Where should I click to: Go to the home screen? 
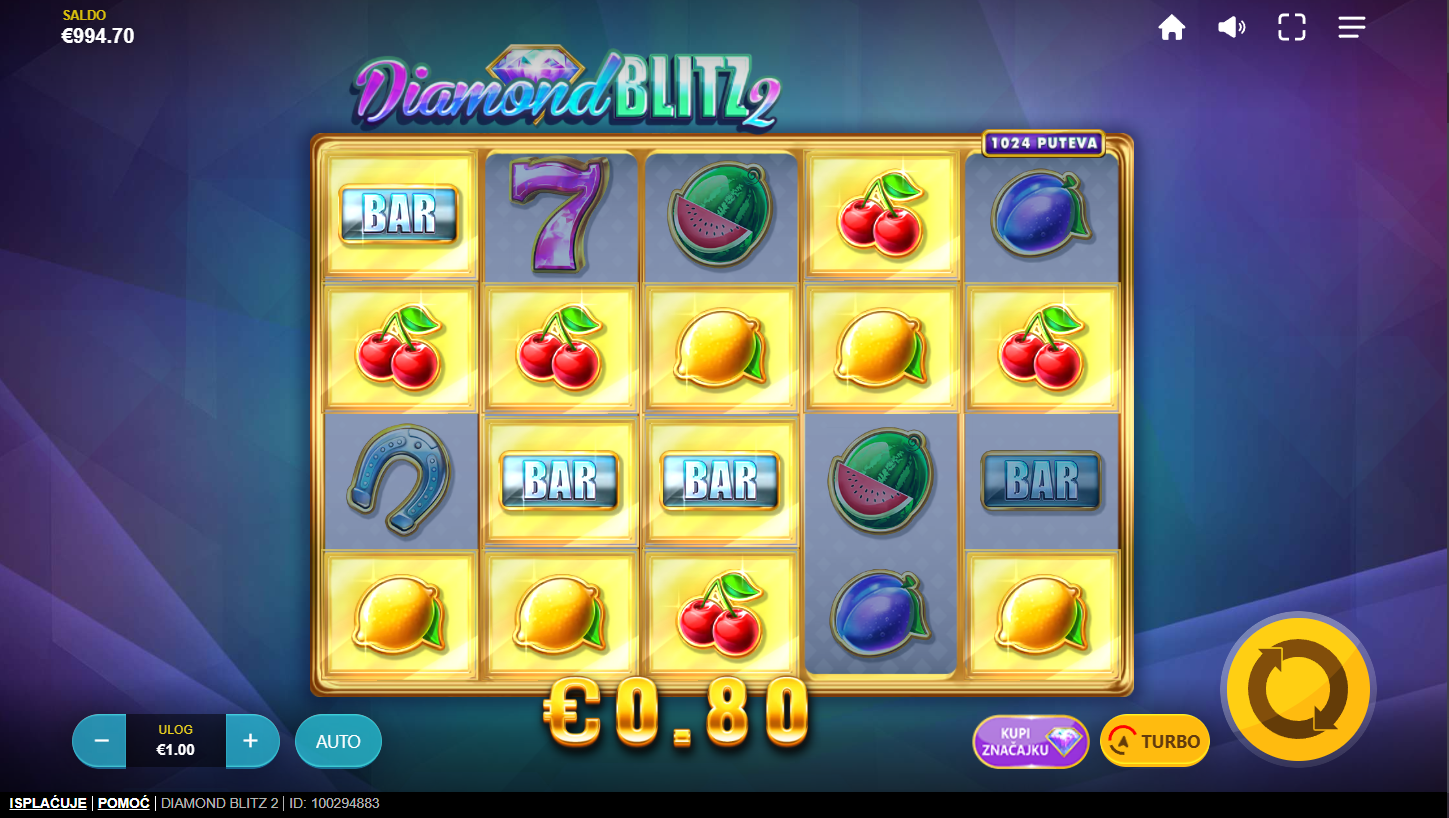tap(1172, 28)
